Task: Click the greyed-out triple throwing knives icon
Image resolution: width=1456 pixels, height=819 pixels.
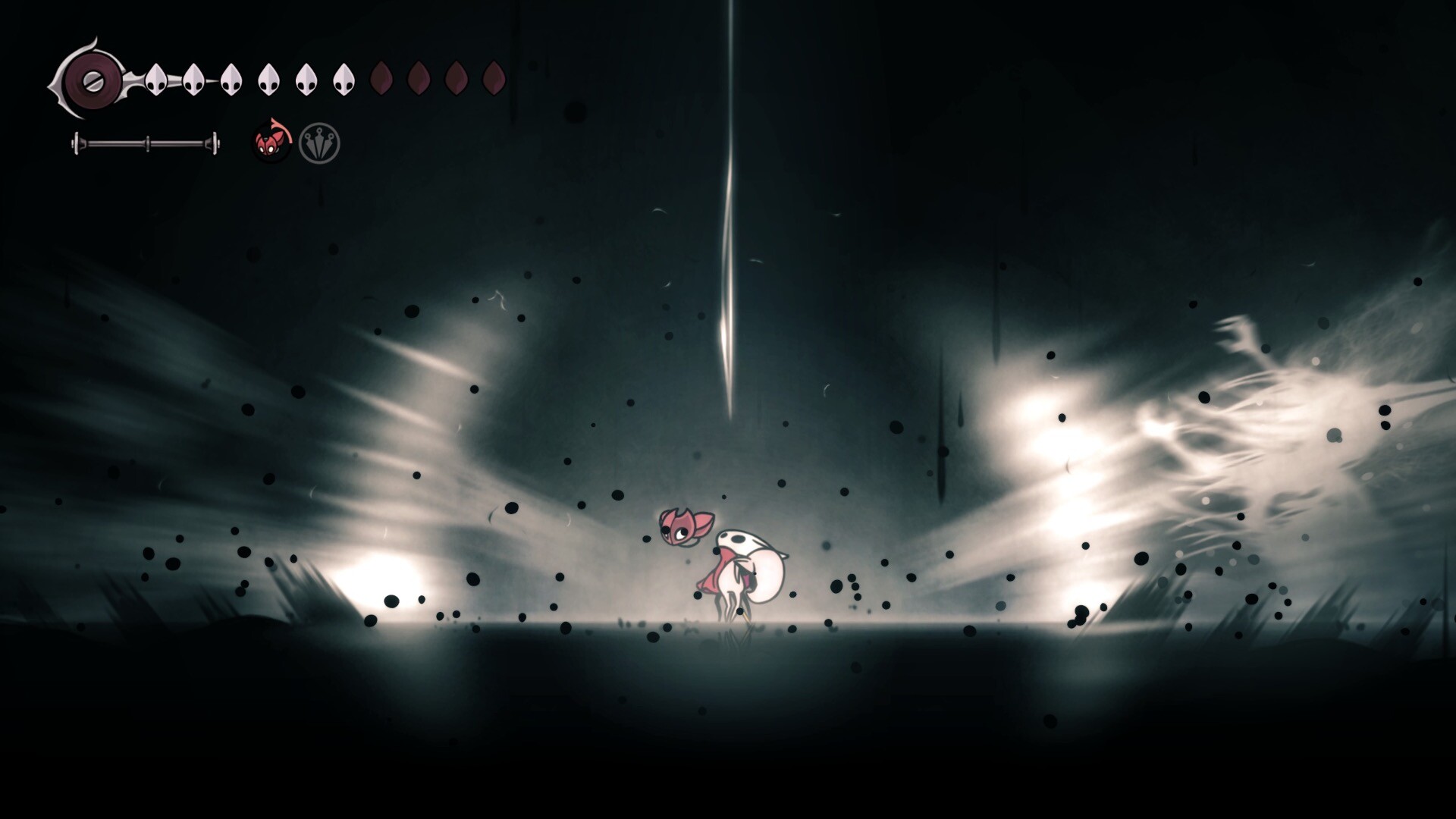Action: 319,143
